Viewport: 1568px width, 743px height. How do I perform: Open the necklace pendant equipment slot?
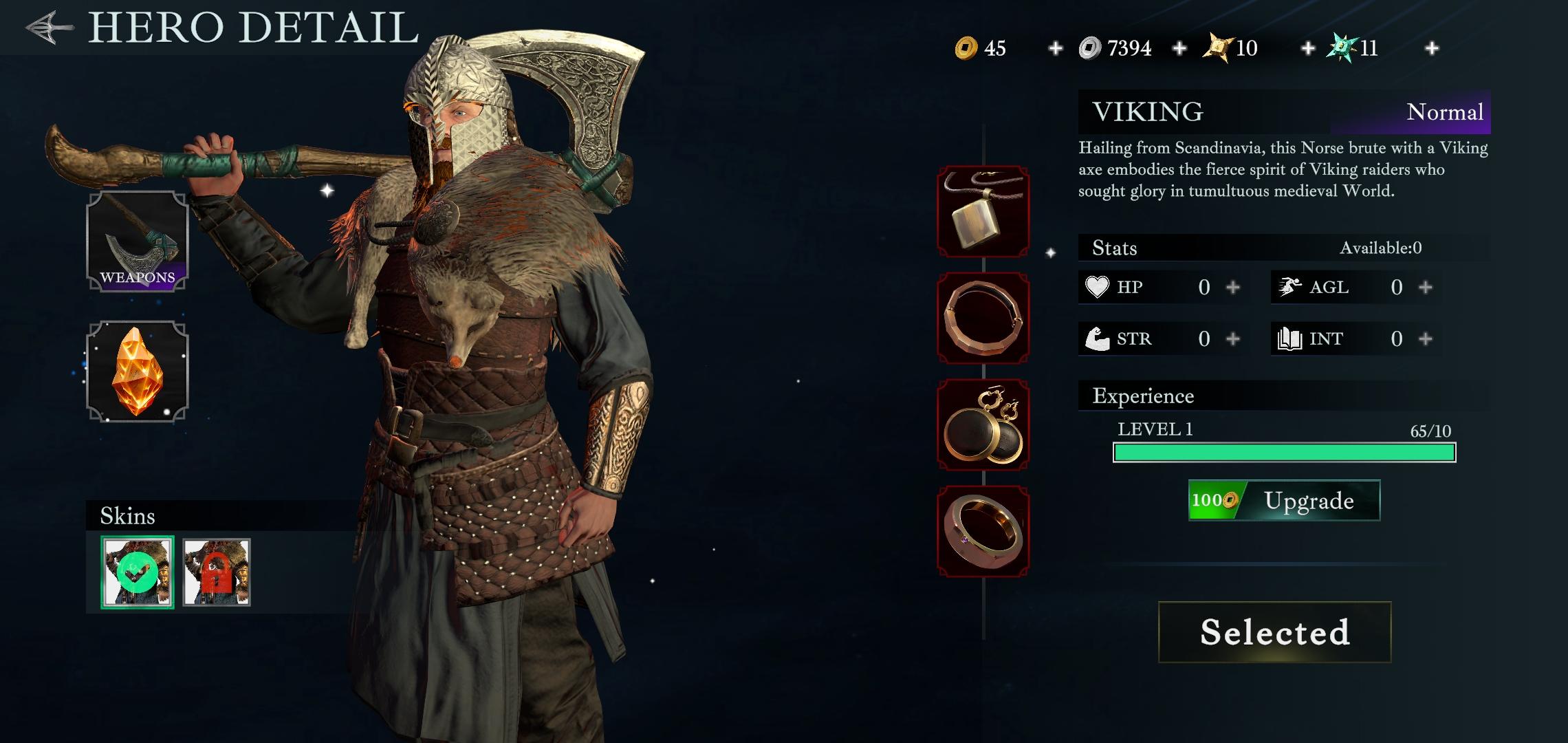(983, 211)
